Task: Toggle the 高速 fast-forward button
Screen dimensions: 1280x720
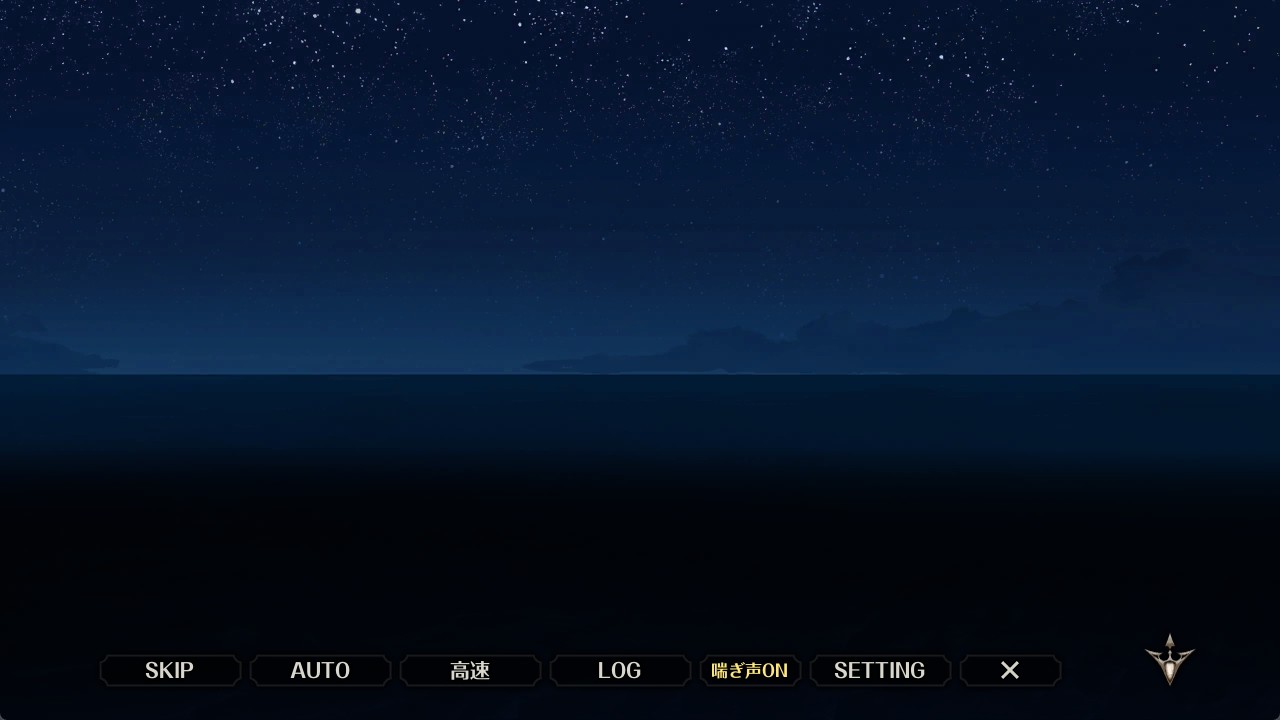Action: click(x=470, y=670)
